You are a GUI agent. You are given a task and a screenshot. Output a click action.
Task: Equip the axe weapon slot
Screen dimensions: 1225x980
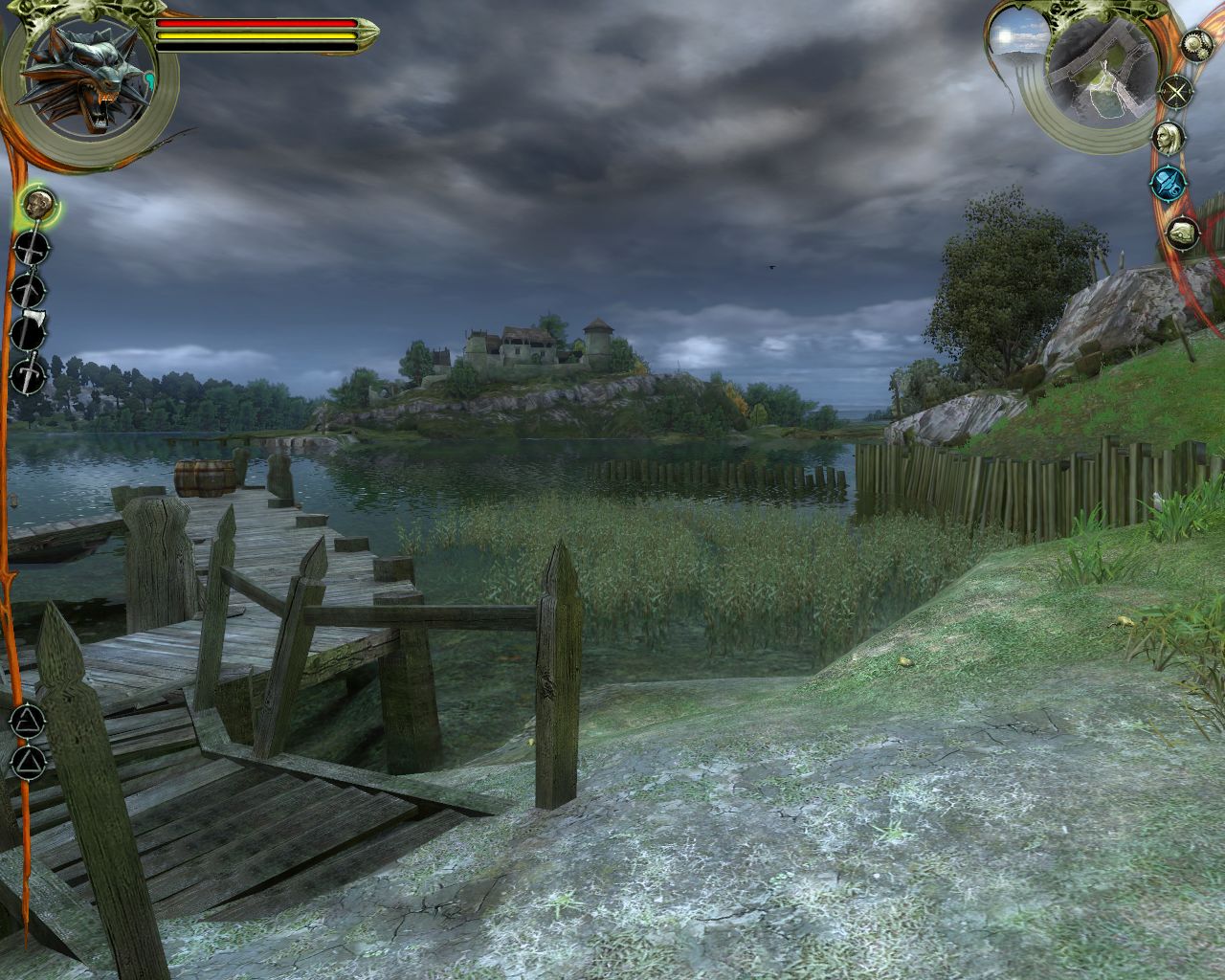(30, 332)
